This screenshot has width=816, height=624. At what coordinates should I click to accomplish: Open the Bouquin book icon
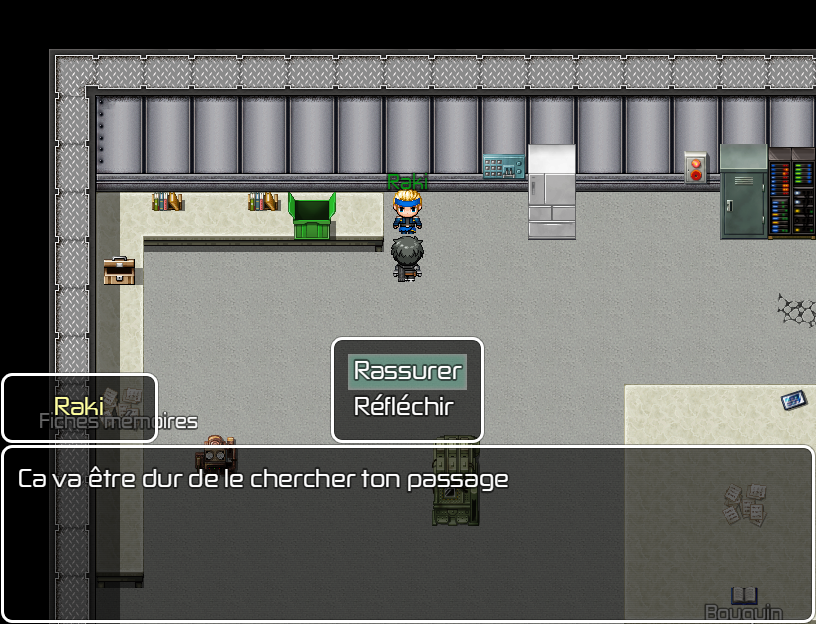click(743, 599)
